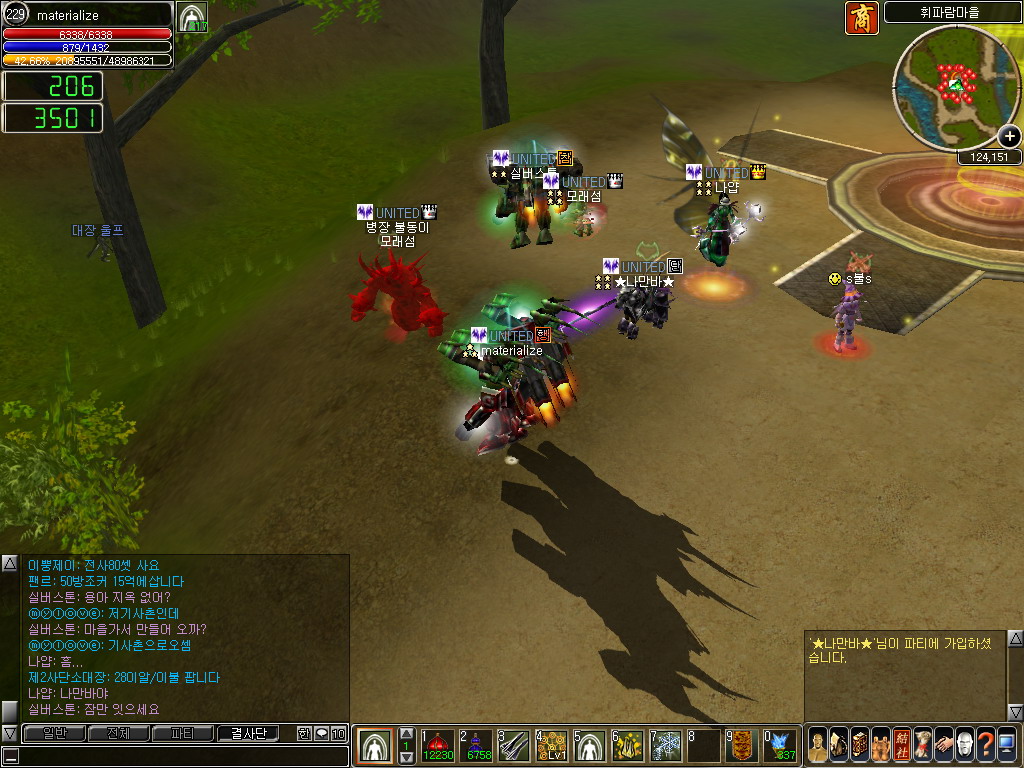Open the red 結社 guild menu icon
1024x768 pixels.
click(902, 744)
